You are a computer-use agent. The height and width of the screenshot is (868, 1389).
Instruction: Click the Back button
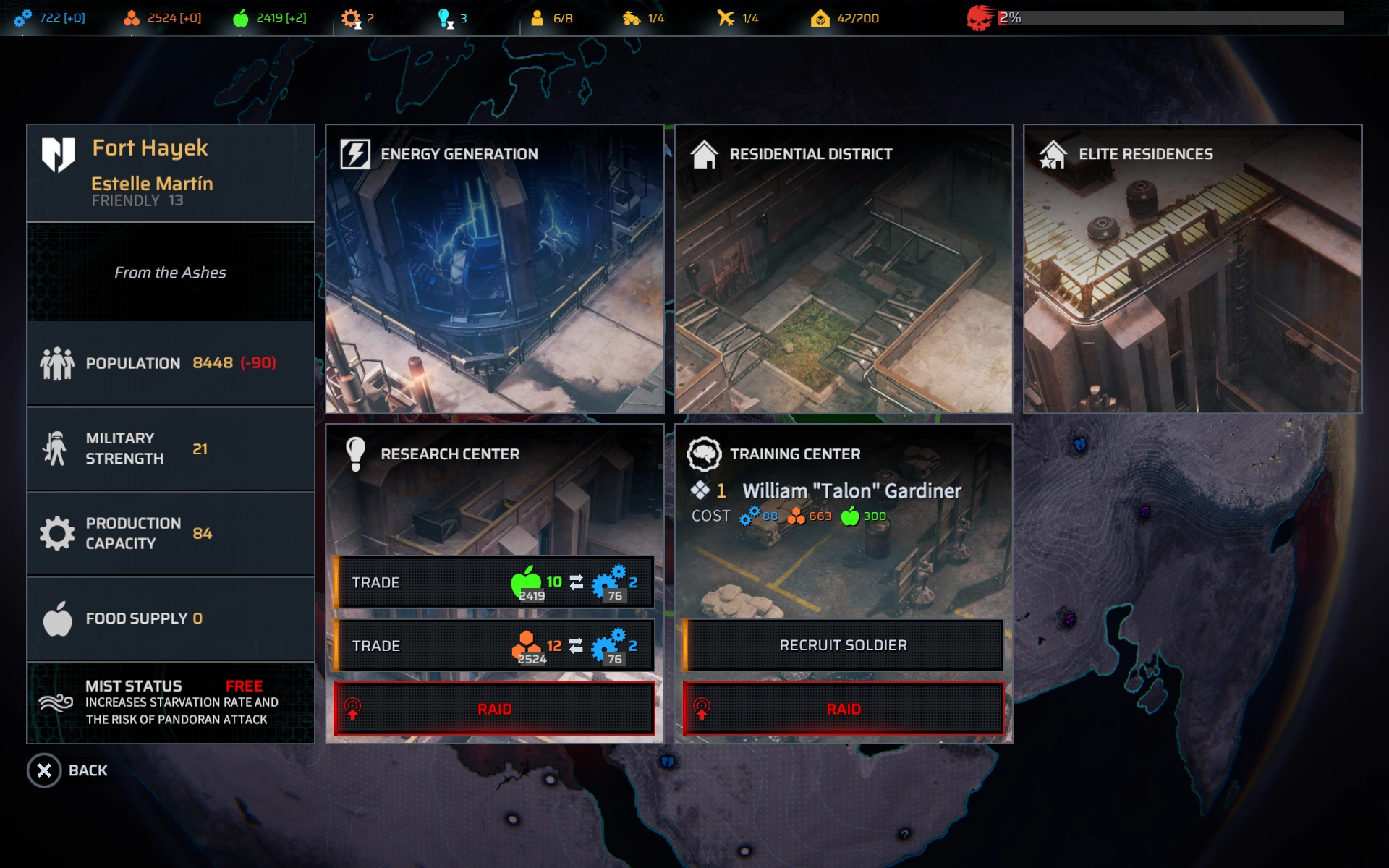click(68, 770)
